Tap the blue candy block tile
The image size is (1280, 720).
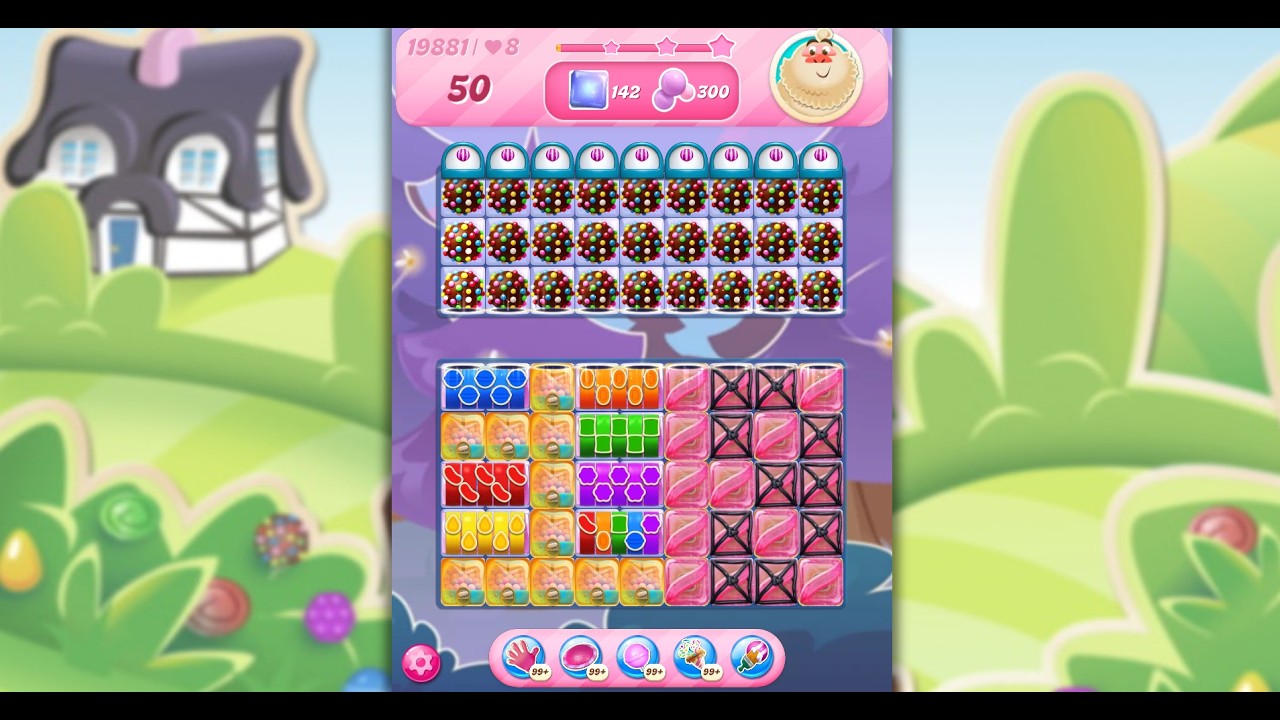point(485,388)
